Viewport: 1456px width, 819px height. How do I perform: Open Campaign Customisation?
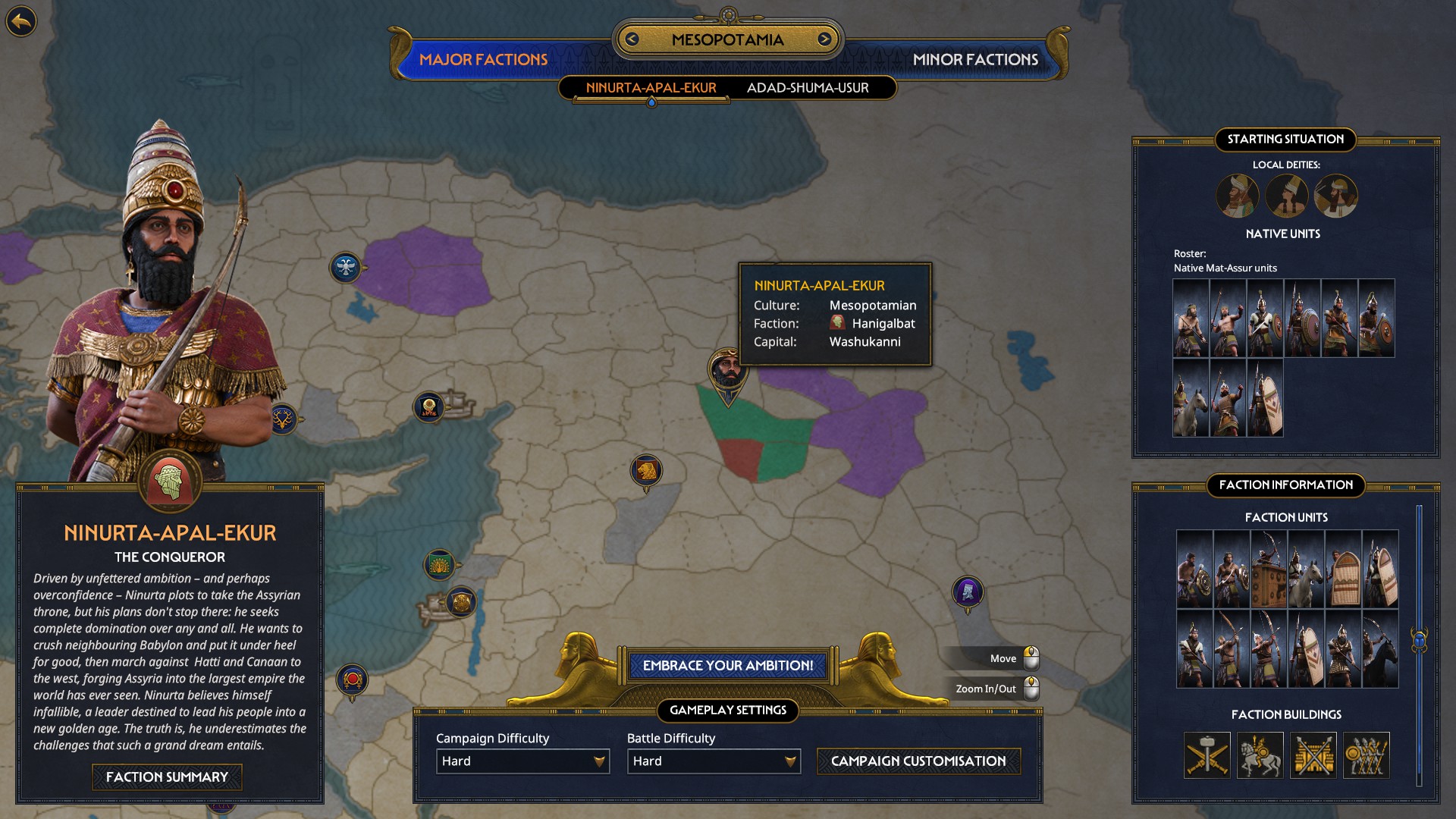[918, 761]
